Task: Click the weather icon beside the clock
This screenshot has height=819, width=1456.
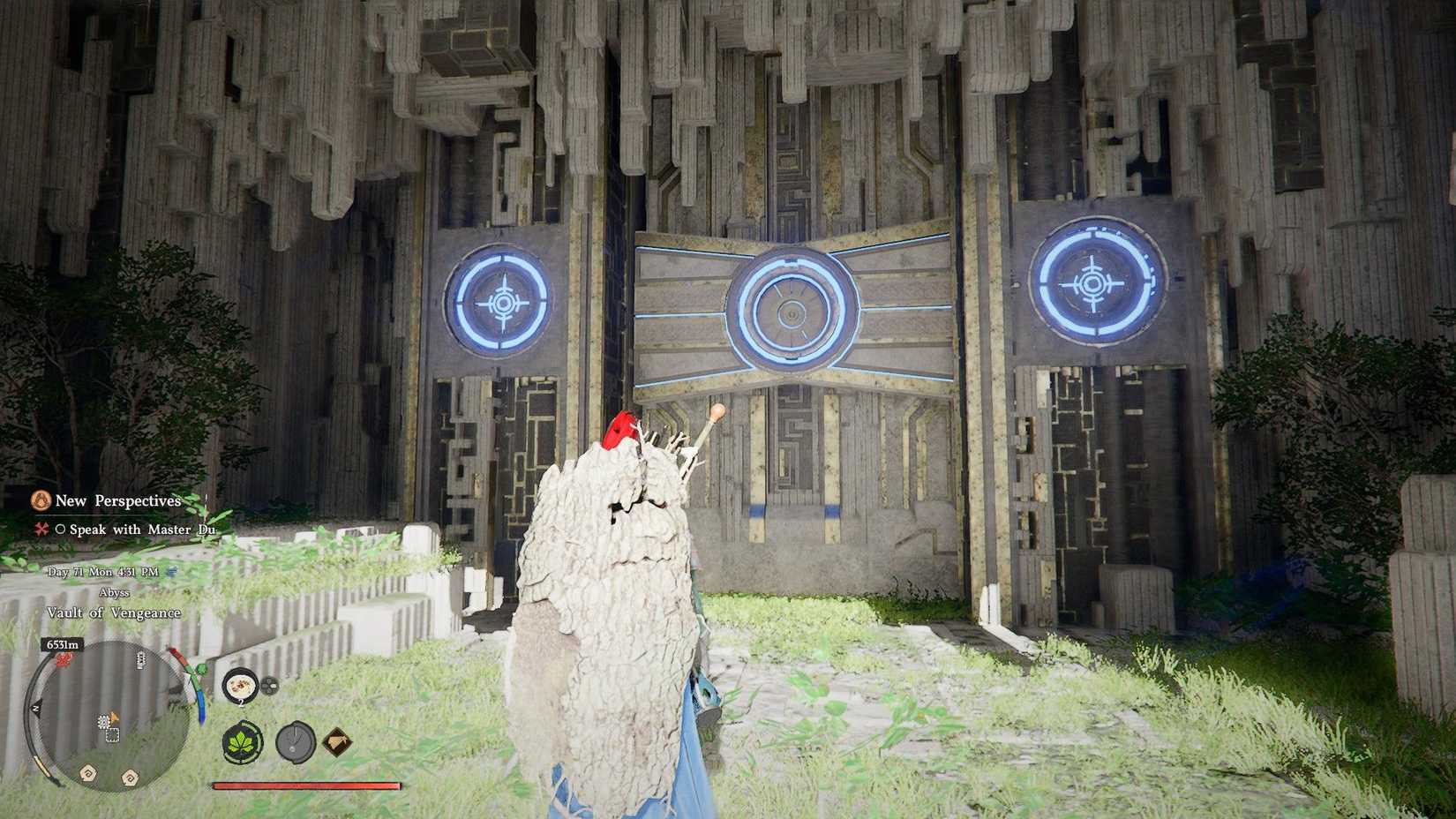Action: (x=172, y=572)
